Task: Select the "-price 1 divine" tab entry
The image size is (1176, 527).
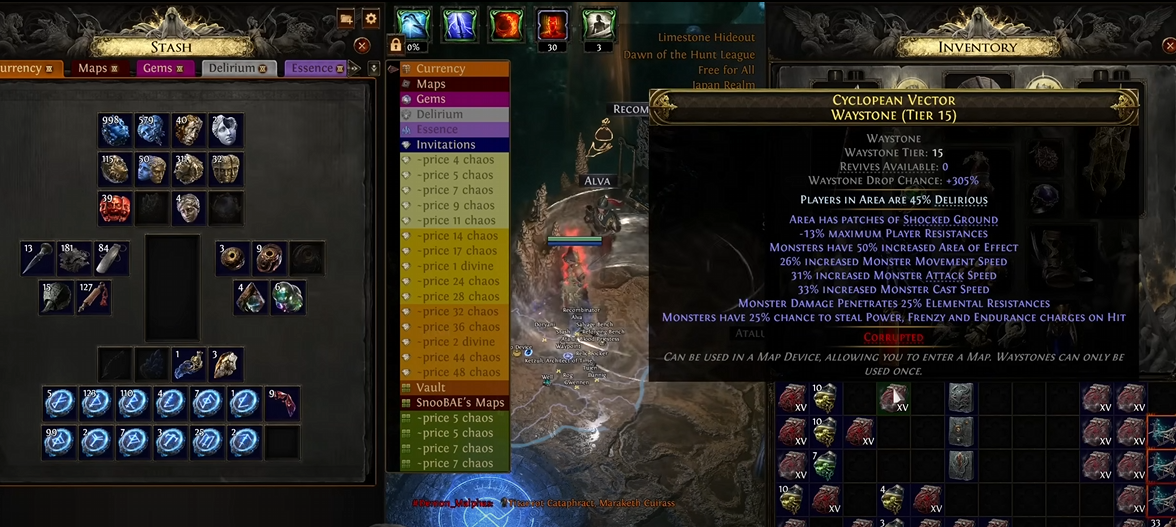Action: coord(457,266)
